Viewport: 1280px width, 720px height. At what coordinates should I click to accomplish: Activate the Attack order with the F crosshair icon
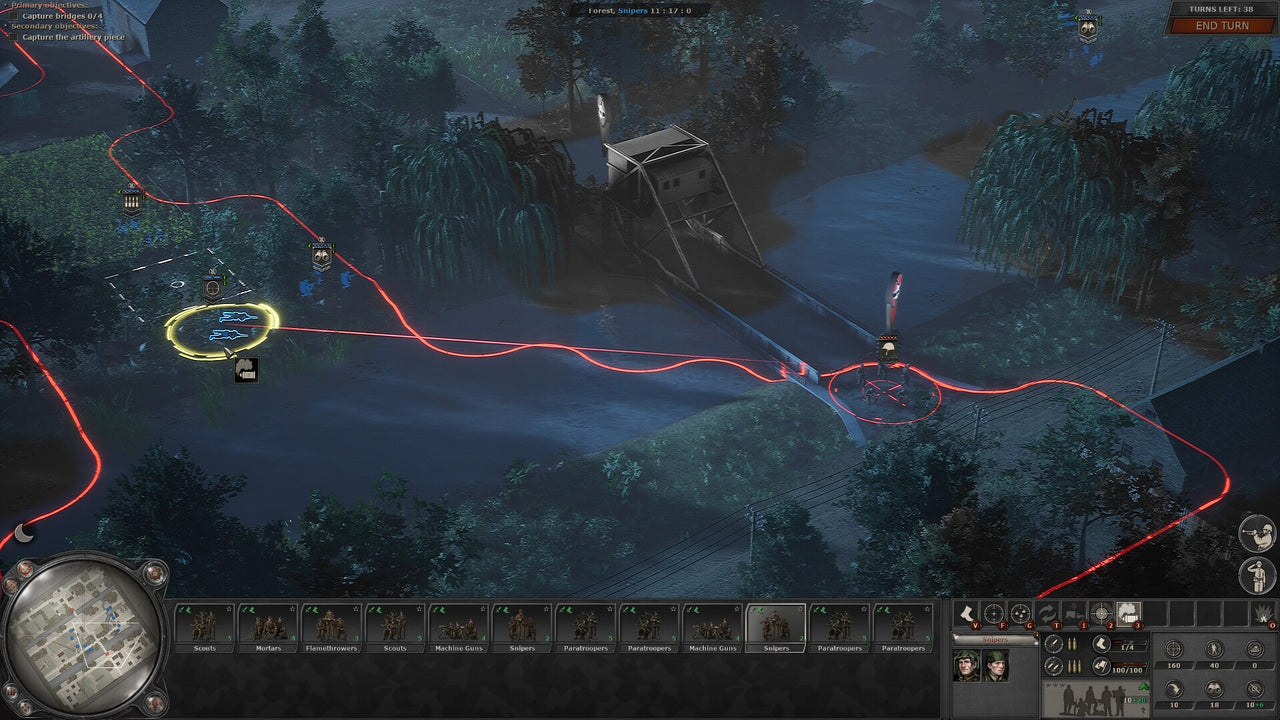coord(994,613)
